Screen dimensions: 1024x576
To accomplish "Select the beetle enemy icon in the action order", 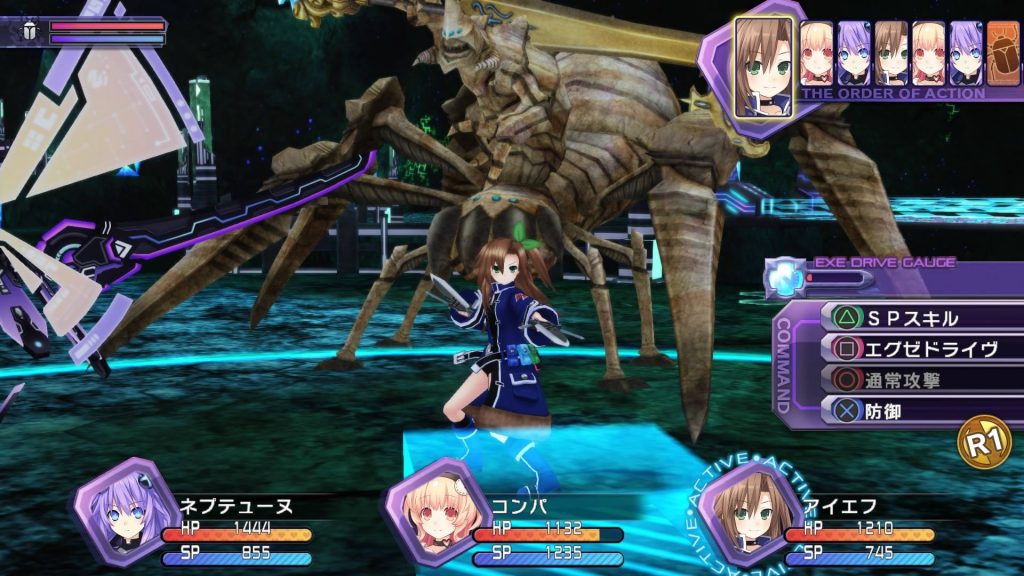I will pyautogui.click(x=1000, y=53).
